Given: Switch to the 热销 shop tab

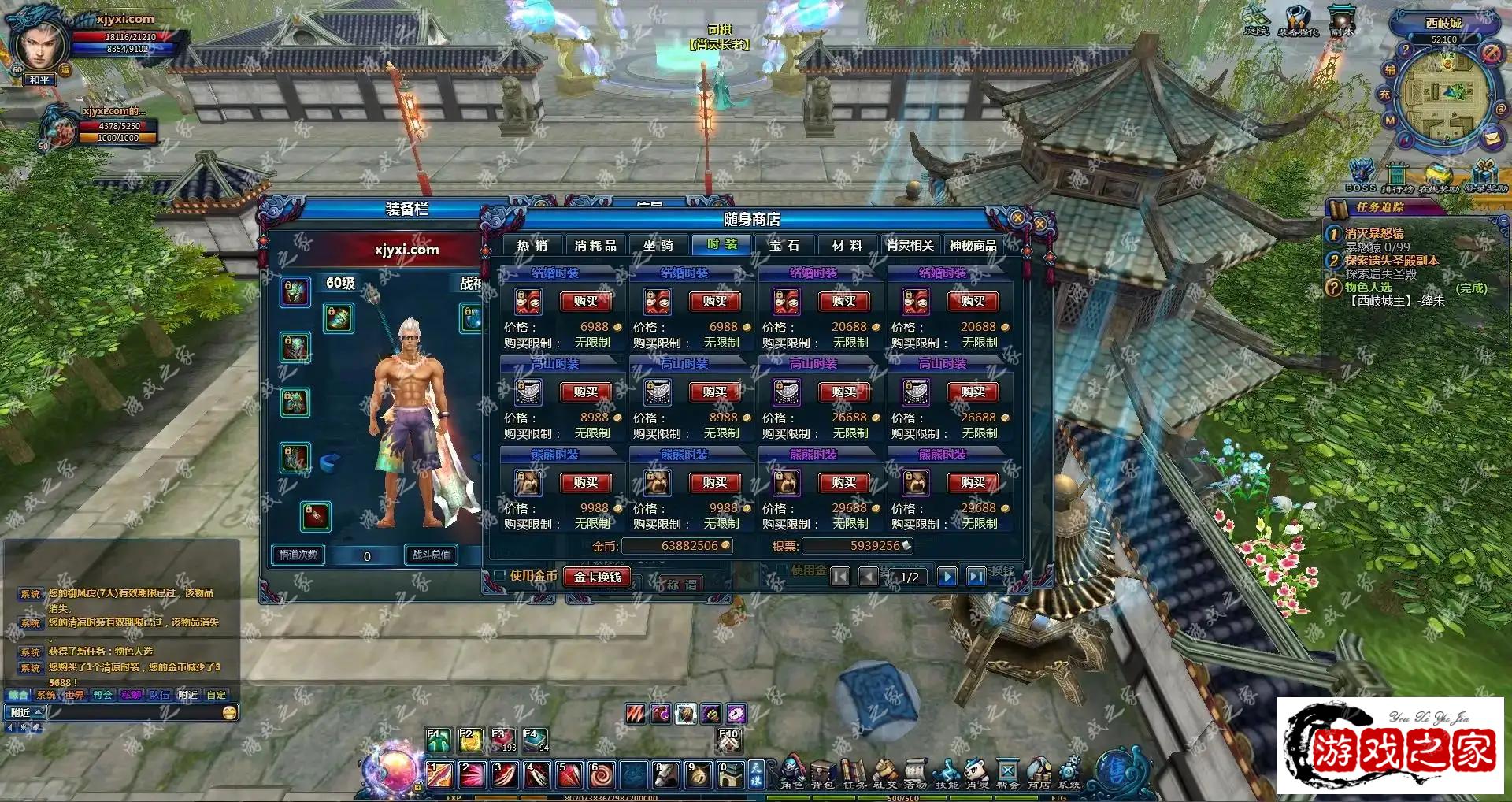Looking at the screenshot, I should click(532, 246).
